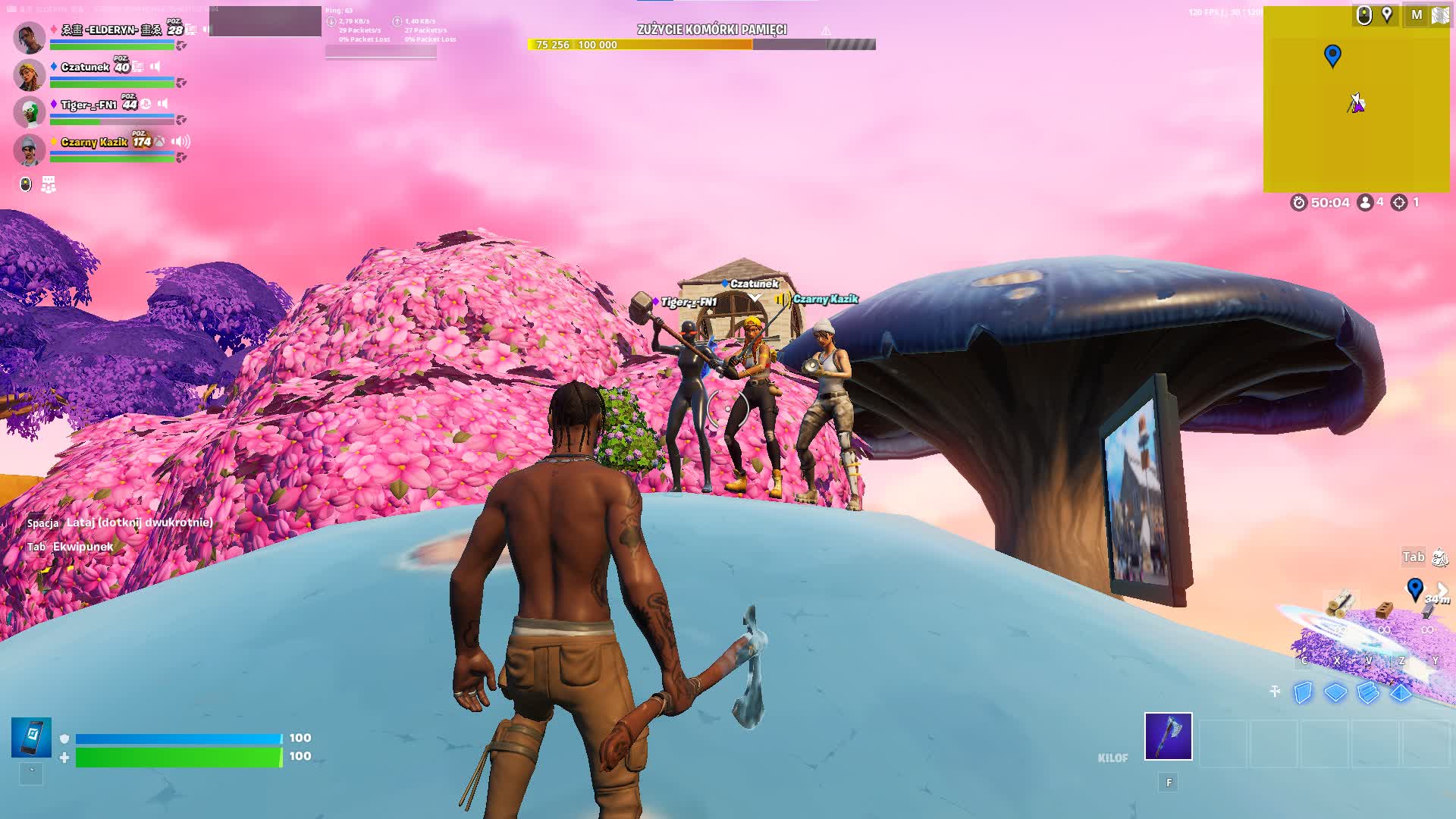1456x819 pixels.
Task: Open the full map with the M key icon
Action: 1417,14
